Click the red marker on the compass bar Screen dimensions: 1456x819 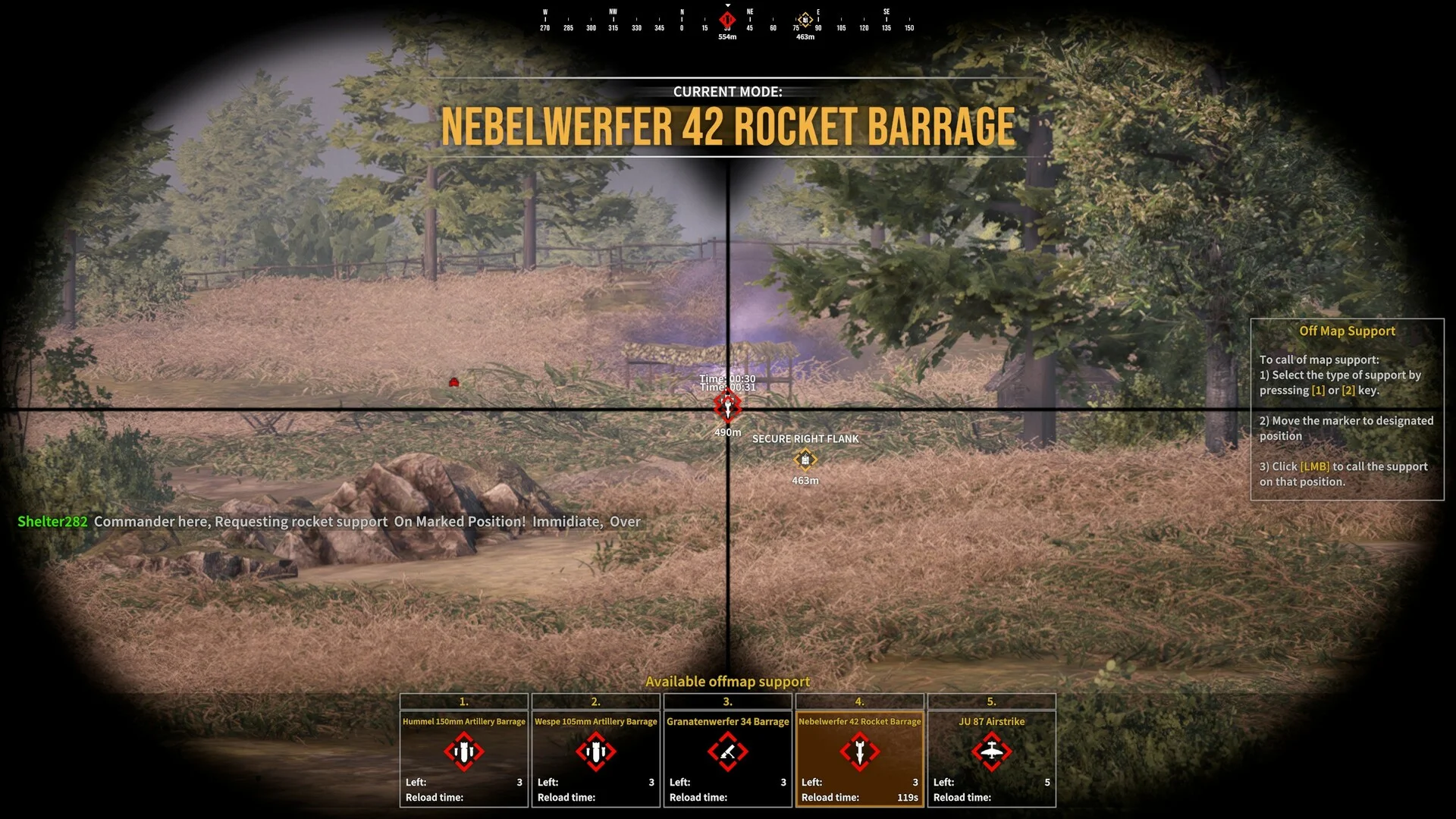pos(727,20)
